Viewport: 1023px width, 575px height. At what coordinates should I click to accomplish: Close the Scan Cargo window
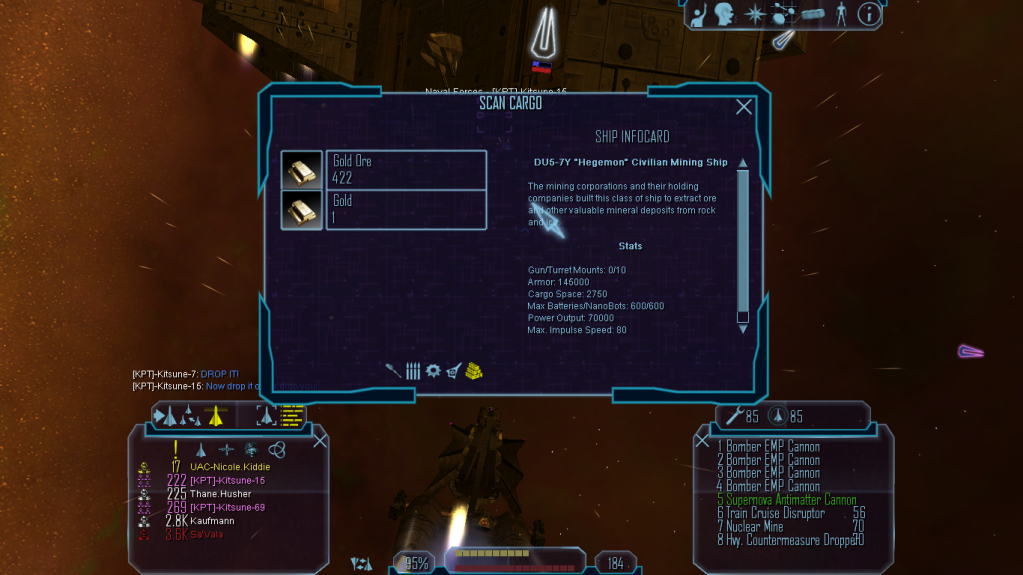click(x=744, y=107)
